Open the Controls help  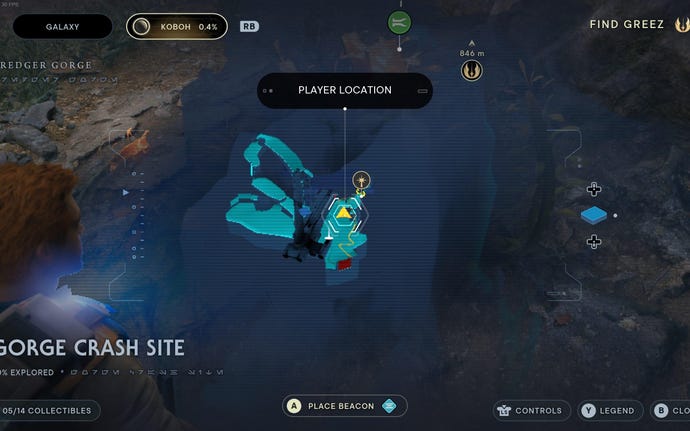531,410
